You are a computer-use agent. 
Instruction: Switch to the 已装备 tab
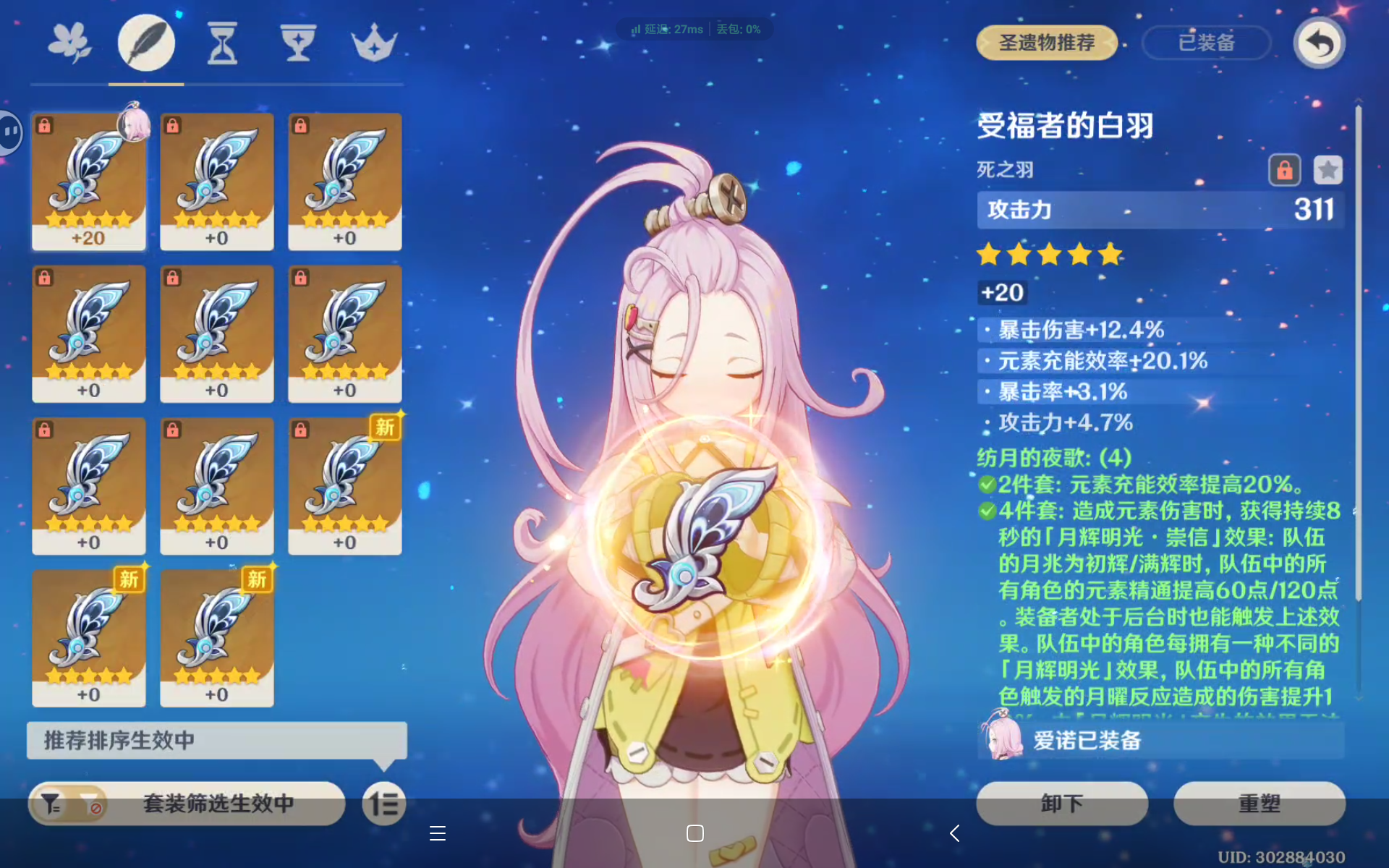pyautogui.click(x=1206, y=43)
